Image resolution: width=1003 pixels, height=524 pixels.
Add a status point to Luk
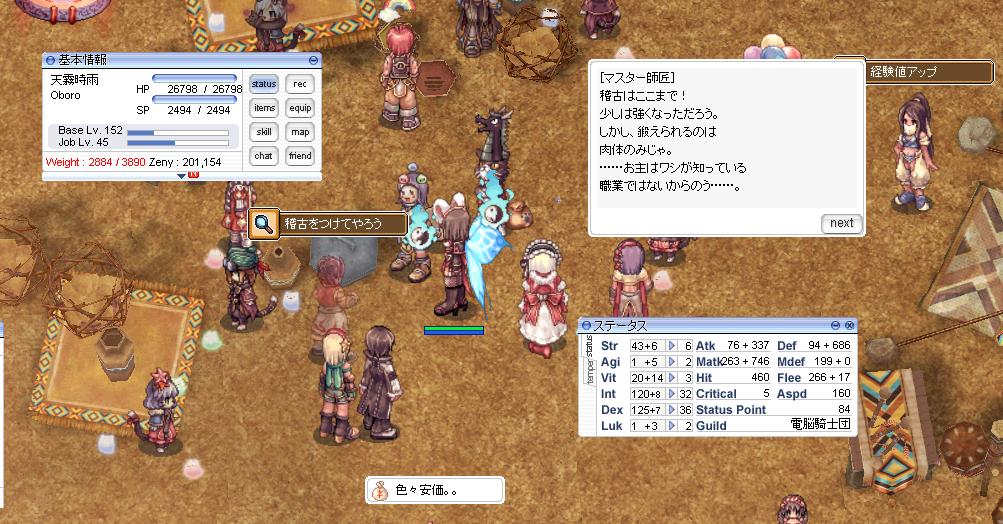click(673, 426)
